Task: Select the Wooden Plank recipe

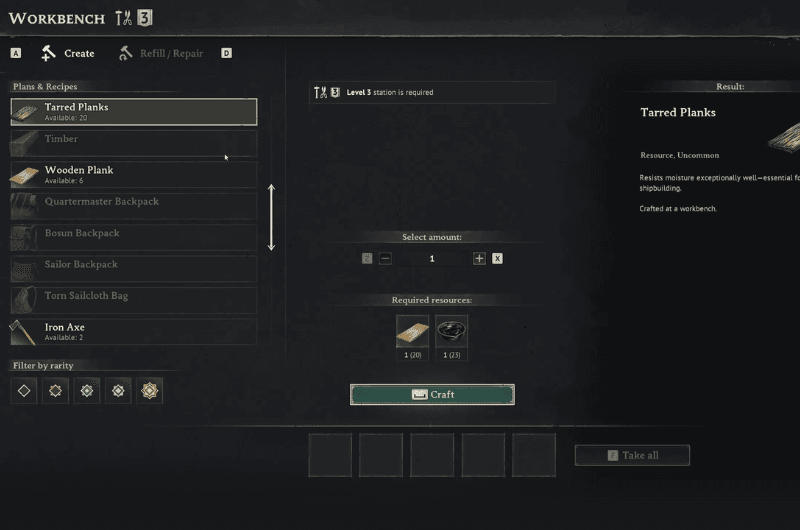Action: (x=133, y=174)
